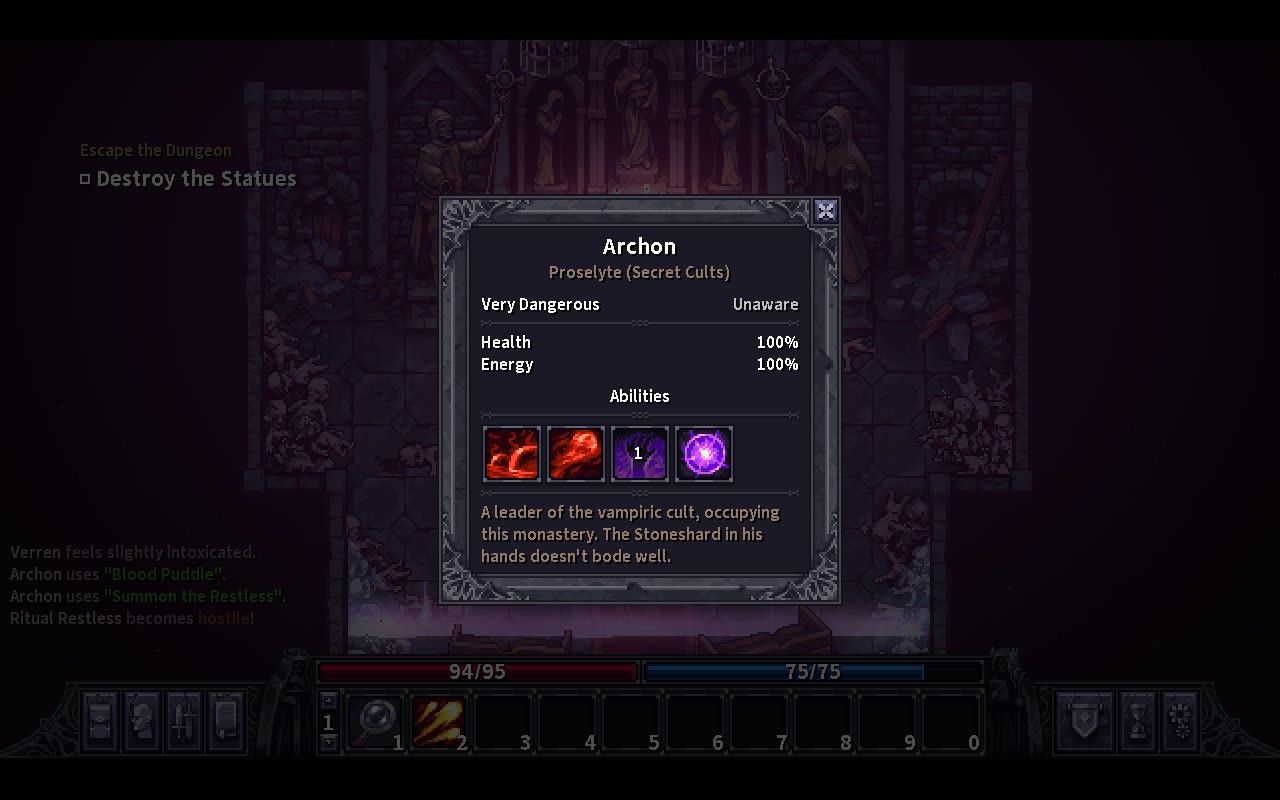Screen dimensions: 1280x800
Task: Click the Archon name header
Action: pos(639,246)
